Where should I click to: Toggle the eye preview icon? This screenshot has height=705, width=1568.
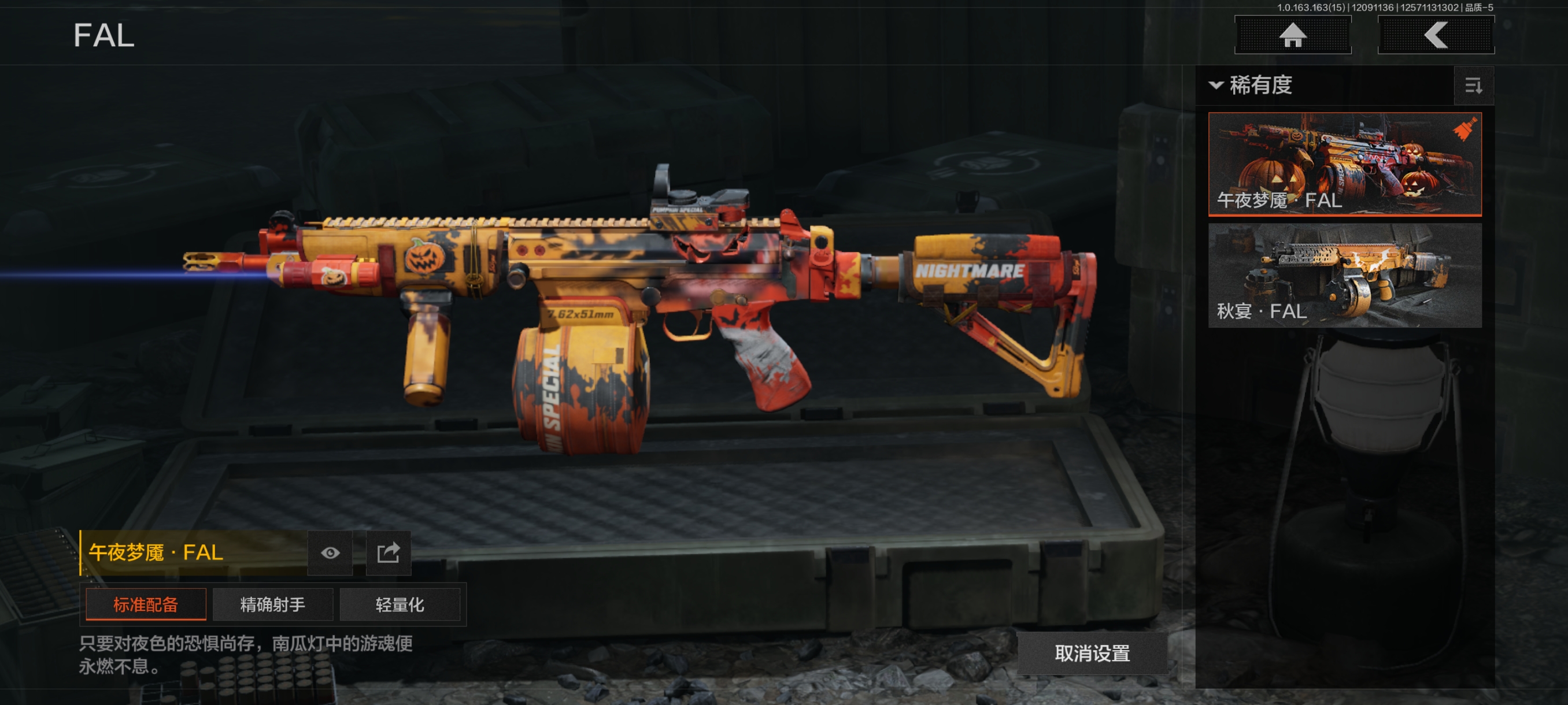tap(330, 552)
